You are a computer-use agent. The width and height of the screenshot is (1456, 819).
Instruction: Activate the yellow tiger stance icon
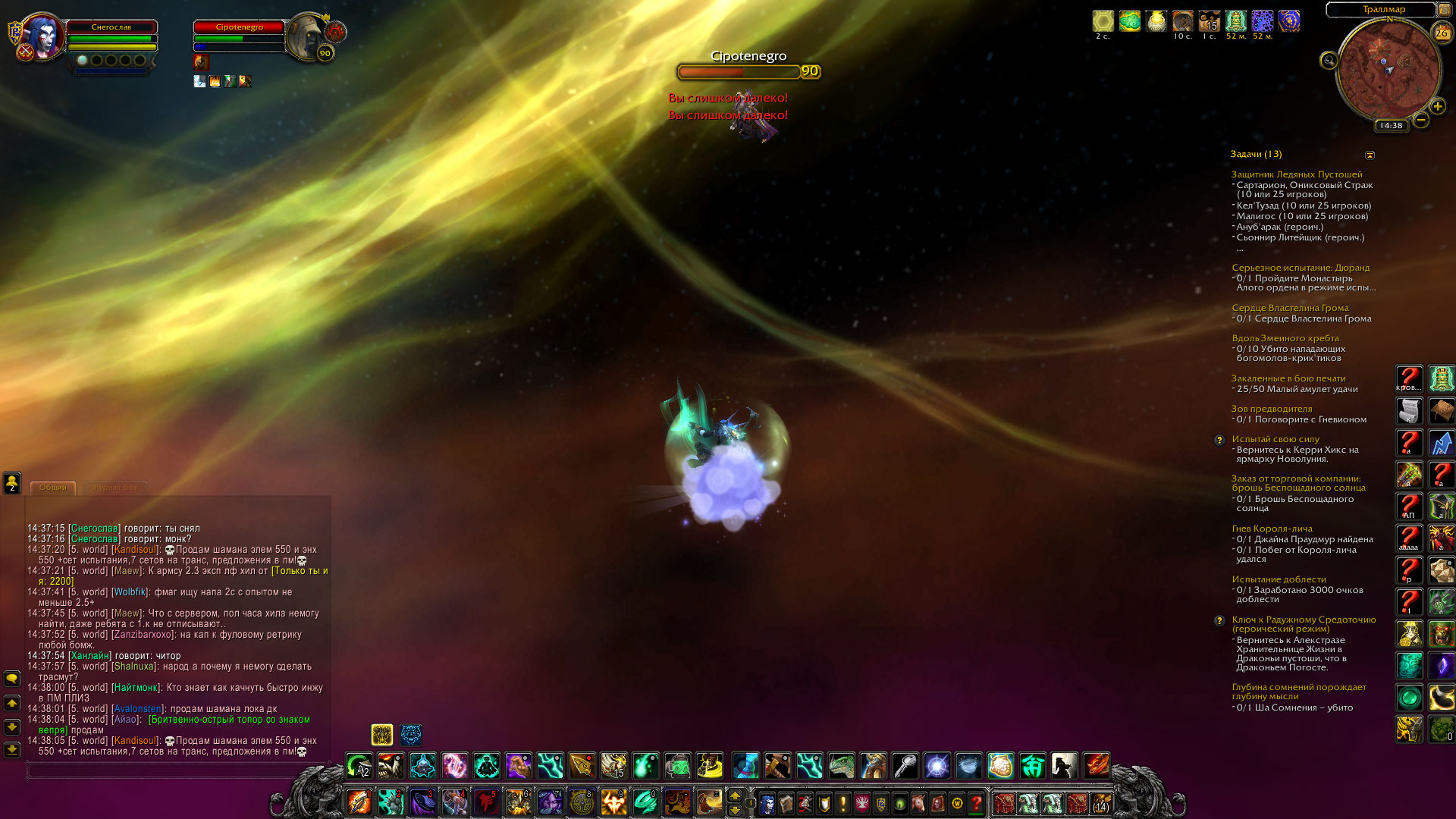pyautogui.click(x=382, y=734)
